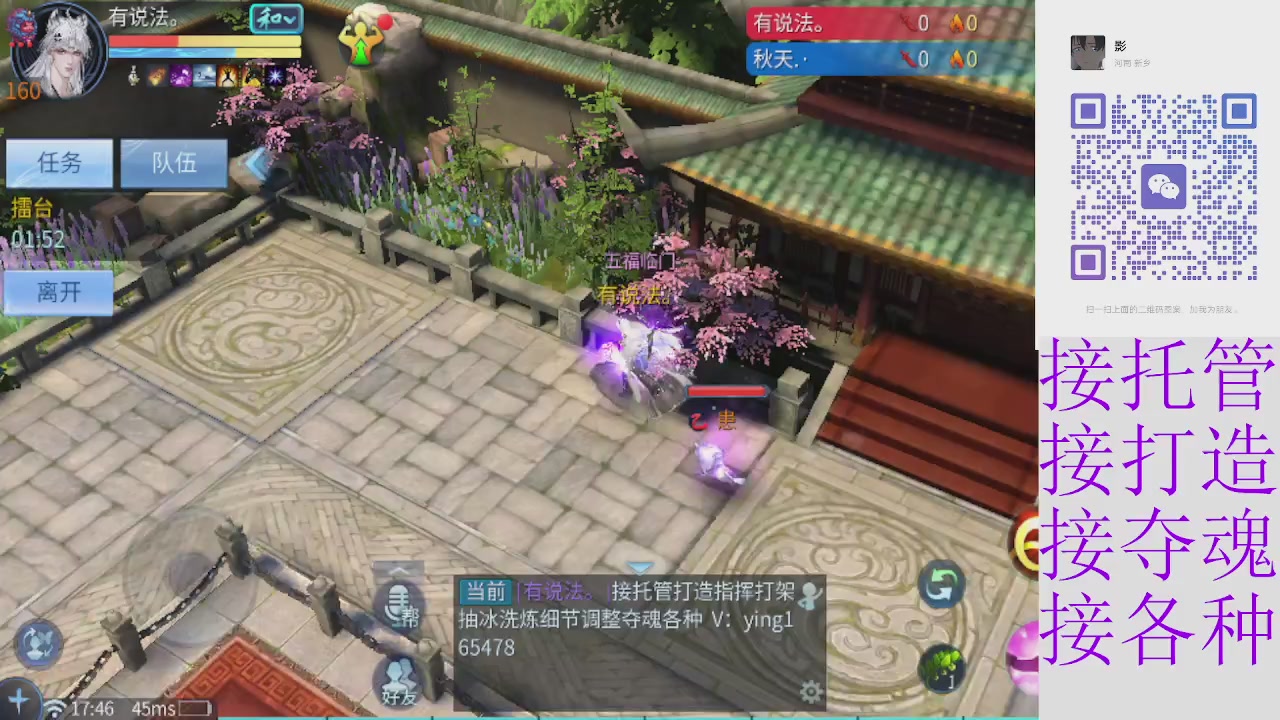Open chat settings via the gear icon

[810, 690]
